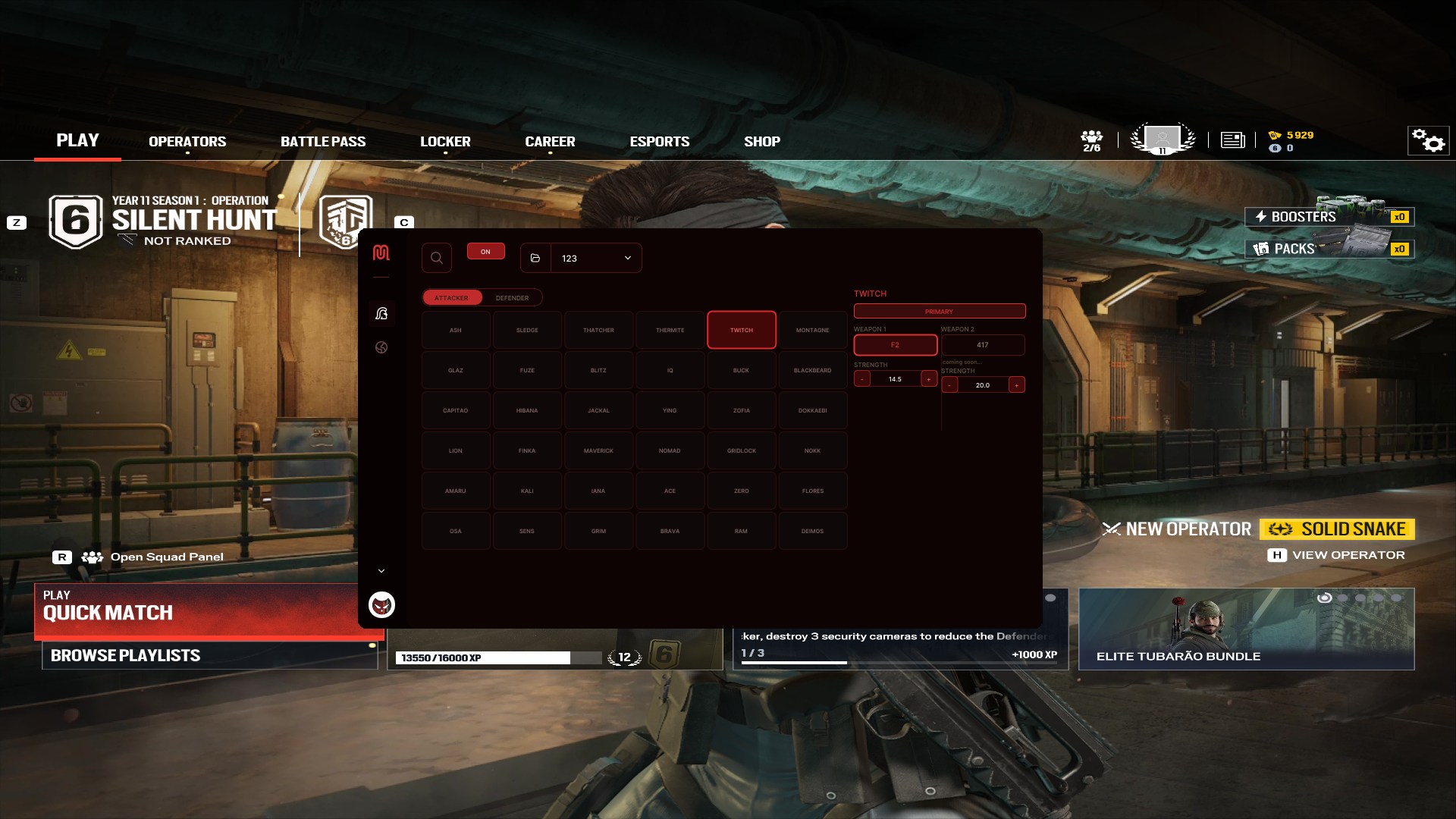This screenshot has height=819, width=1456.
Task: Open the 123 config dropdown
Action: (594, 258)
